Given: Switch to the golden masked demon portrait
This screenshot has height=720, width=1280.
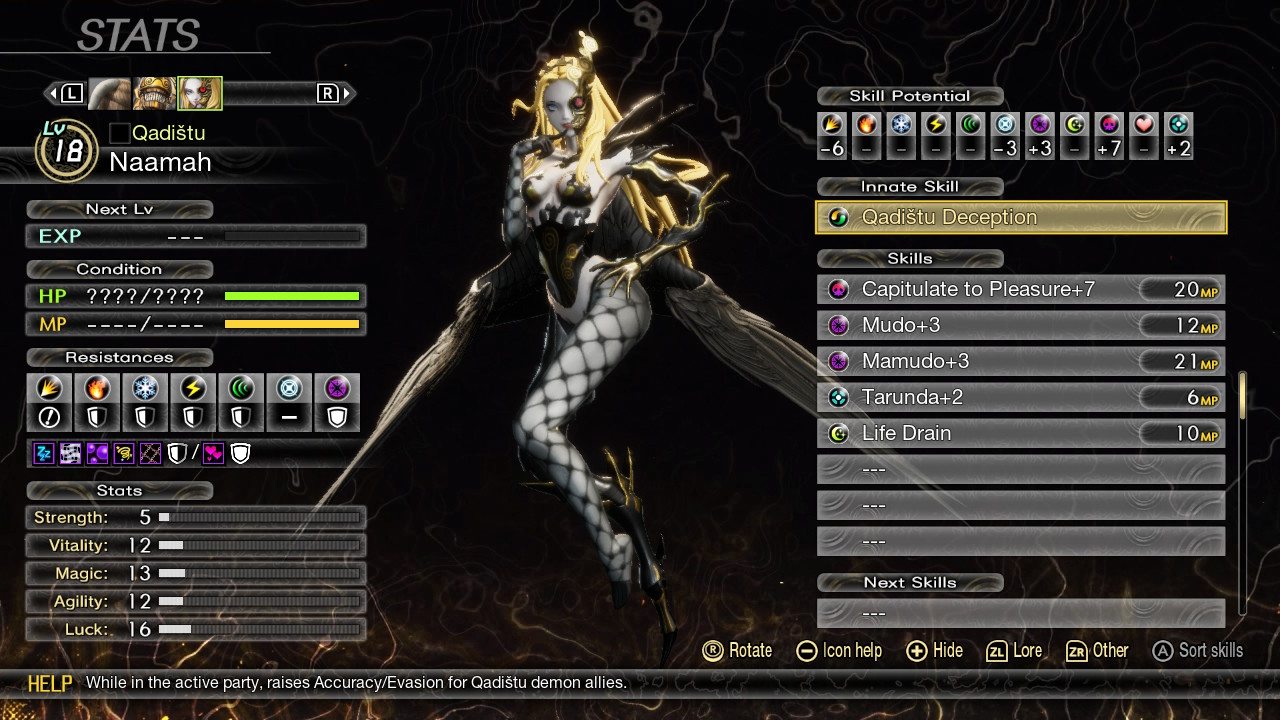Looking at the screenshot, I should [155, 94].
